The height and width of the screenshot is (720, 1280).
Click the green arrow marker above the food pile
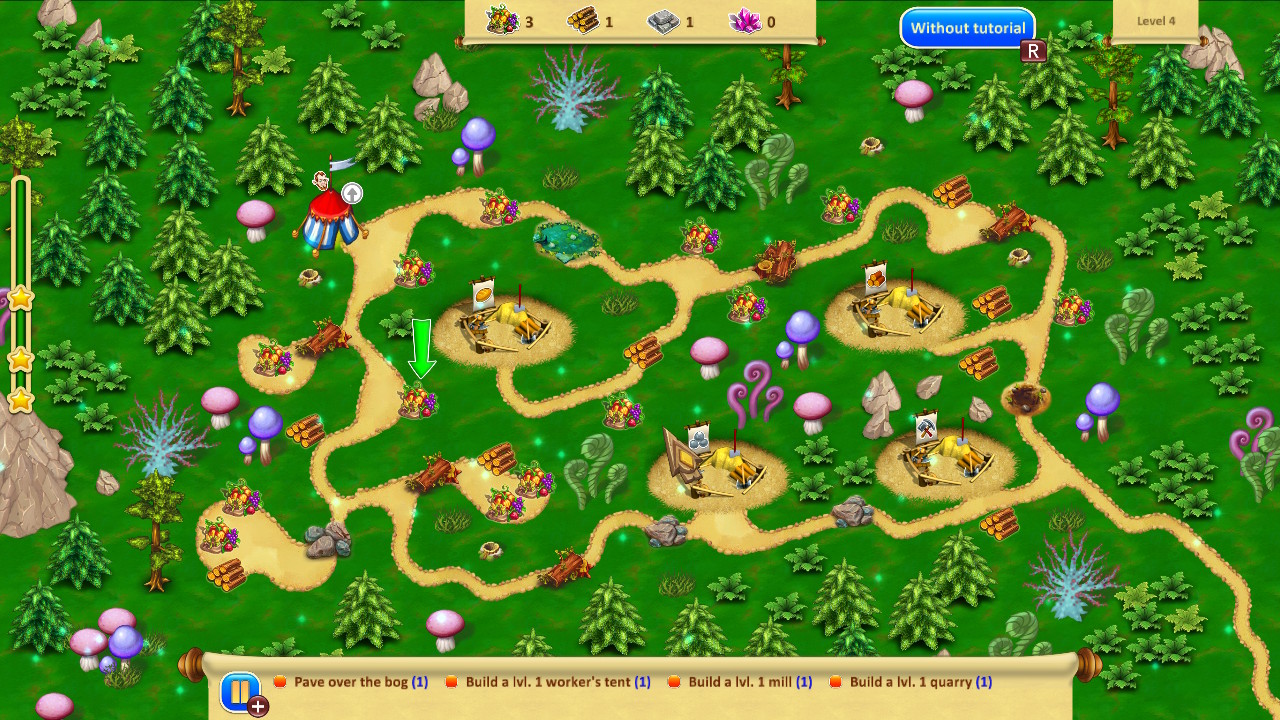[x=424, y=348]
